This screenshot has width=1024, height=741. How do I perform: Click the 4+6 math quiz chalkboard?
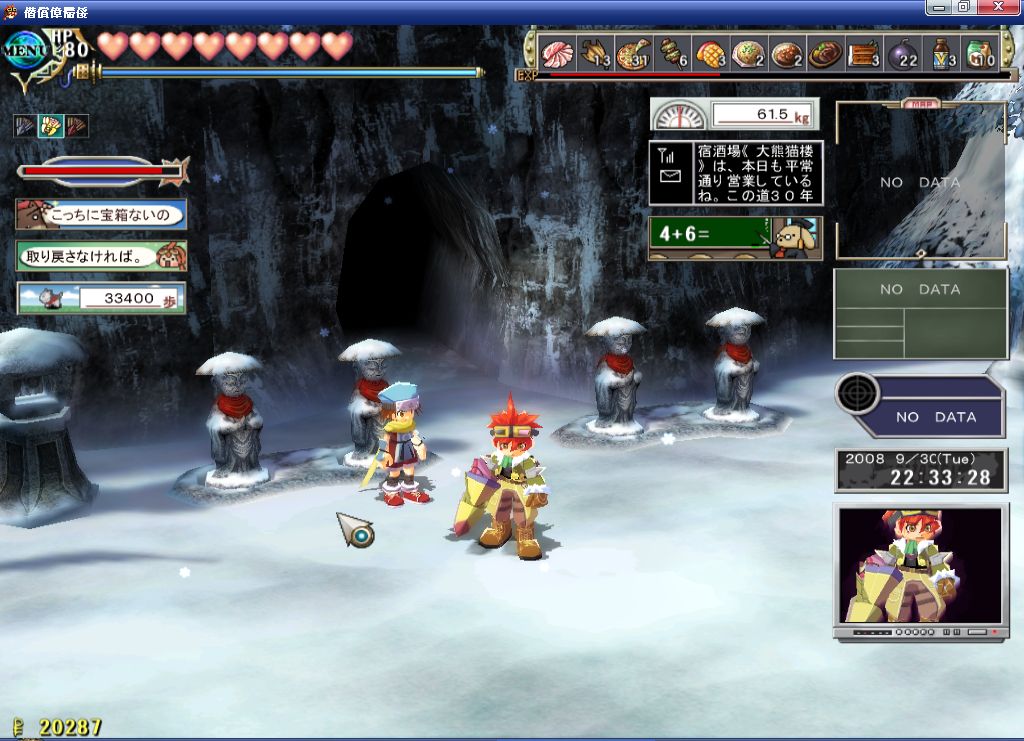[735, 239]
